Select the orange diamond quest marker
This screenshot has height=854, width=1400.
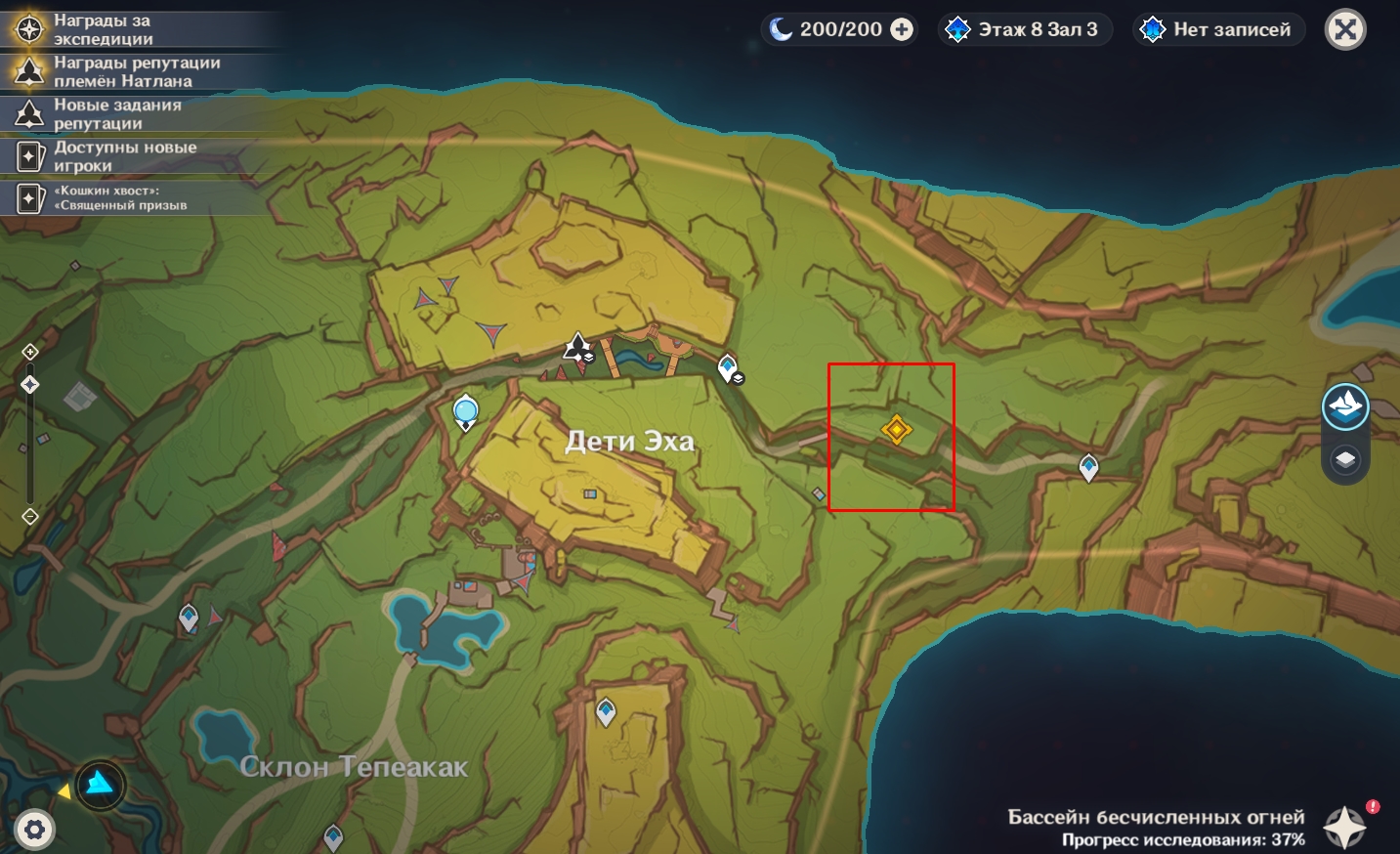tap(896, 429)
